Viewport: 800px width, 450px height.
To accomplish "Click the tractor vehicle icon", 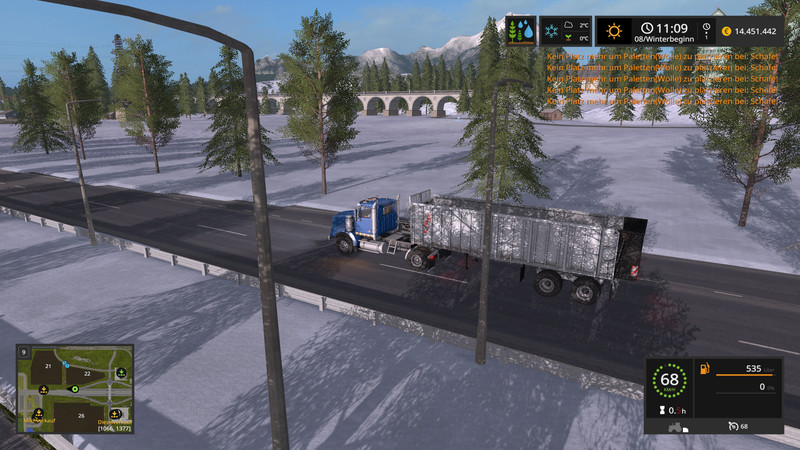I will click(x=677, y=426).
